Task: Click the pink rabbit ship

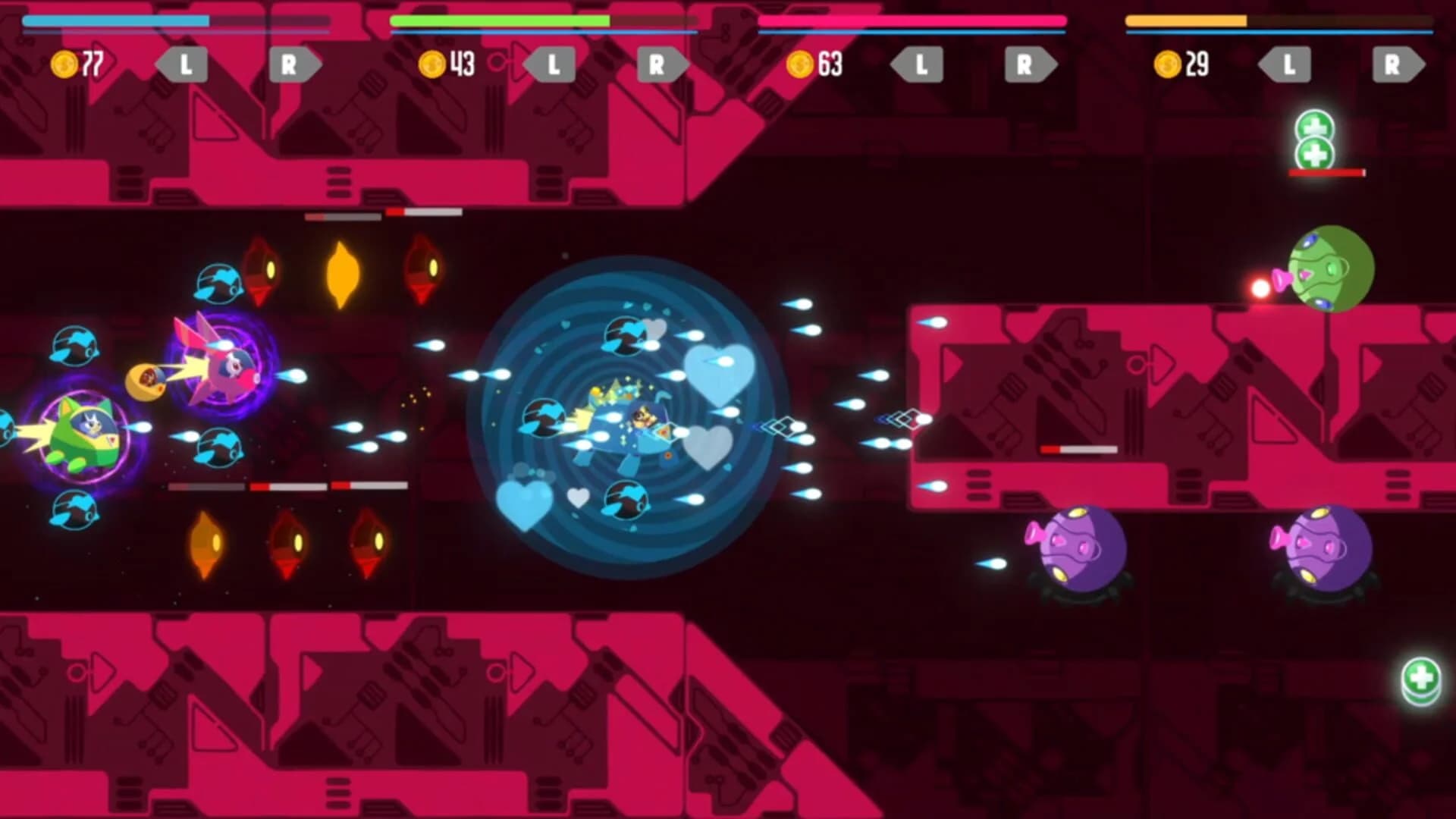Action: 227,372
